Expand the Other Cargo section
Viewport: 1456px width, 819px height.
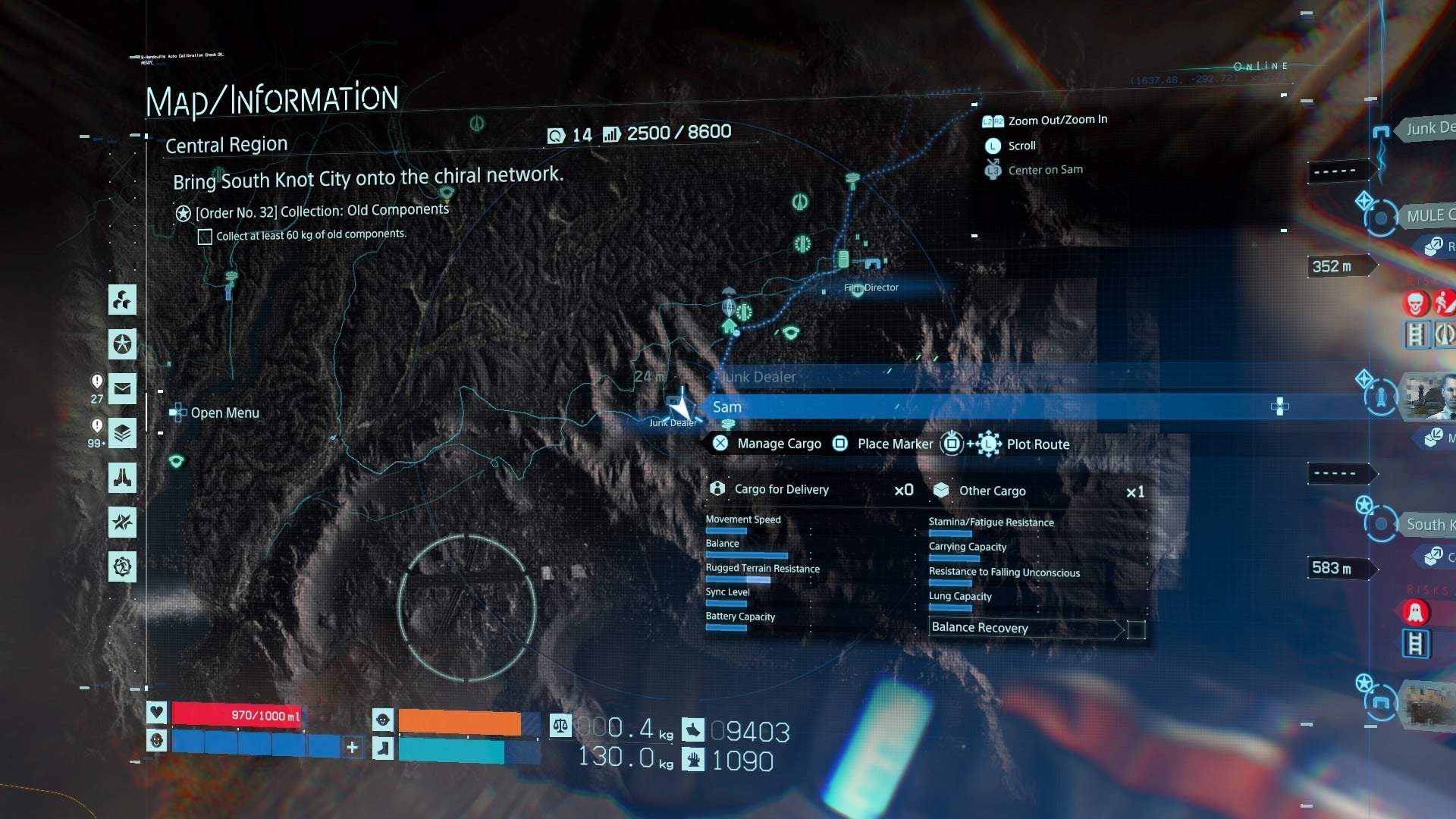pos(991,491)
